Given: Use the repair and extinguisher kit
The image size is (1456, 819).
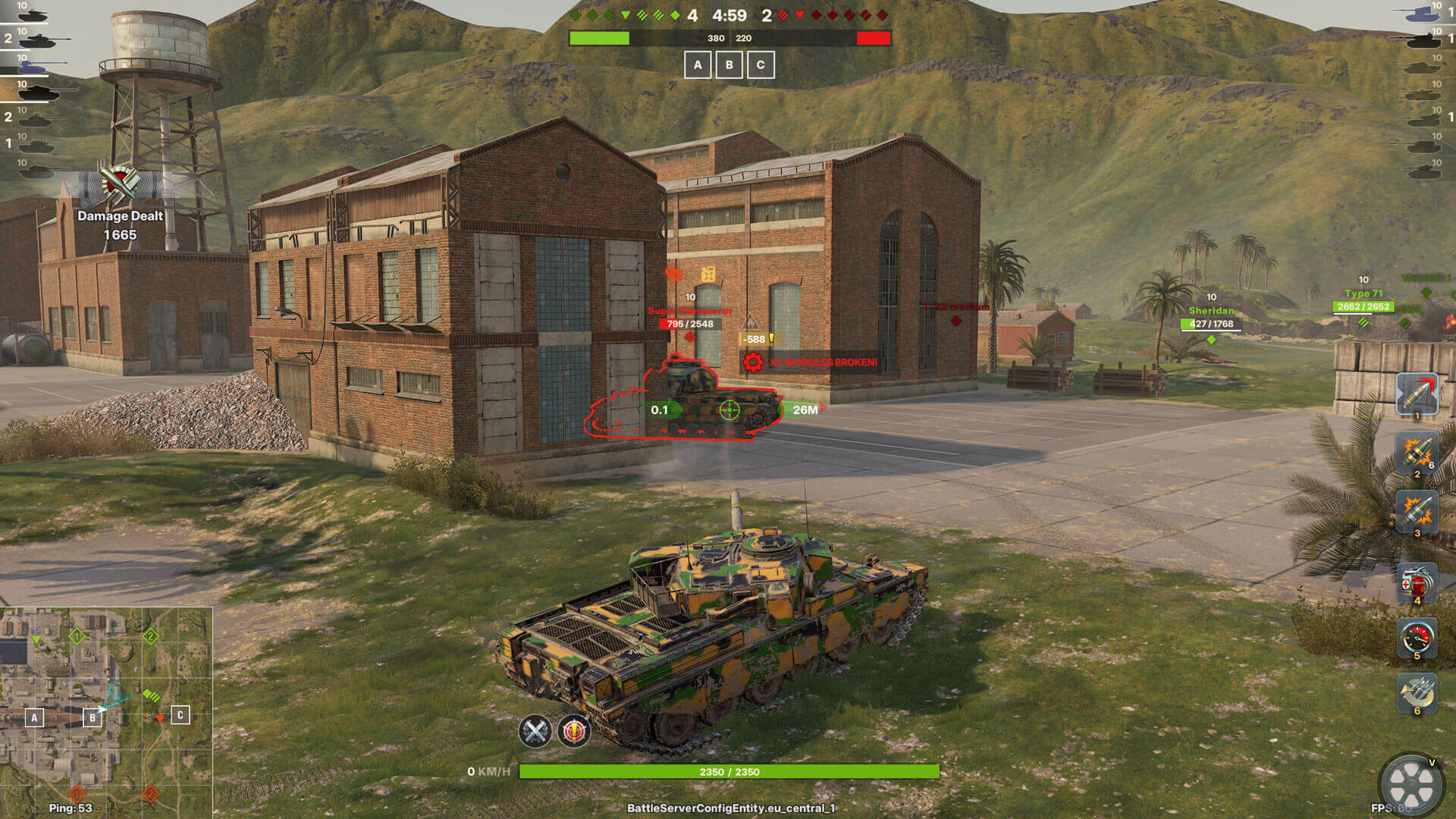Looking at the screenshot, I should click(1417, 582).
